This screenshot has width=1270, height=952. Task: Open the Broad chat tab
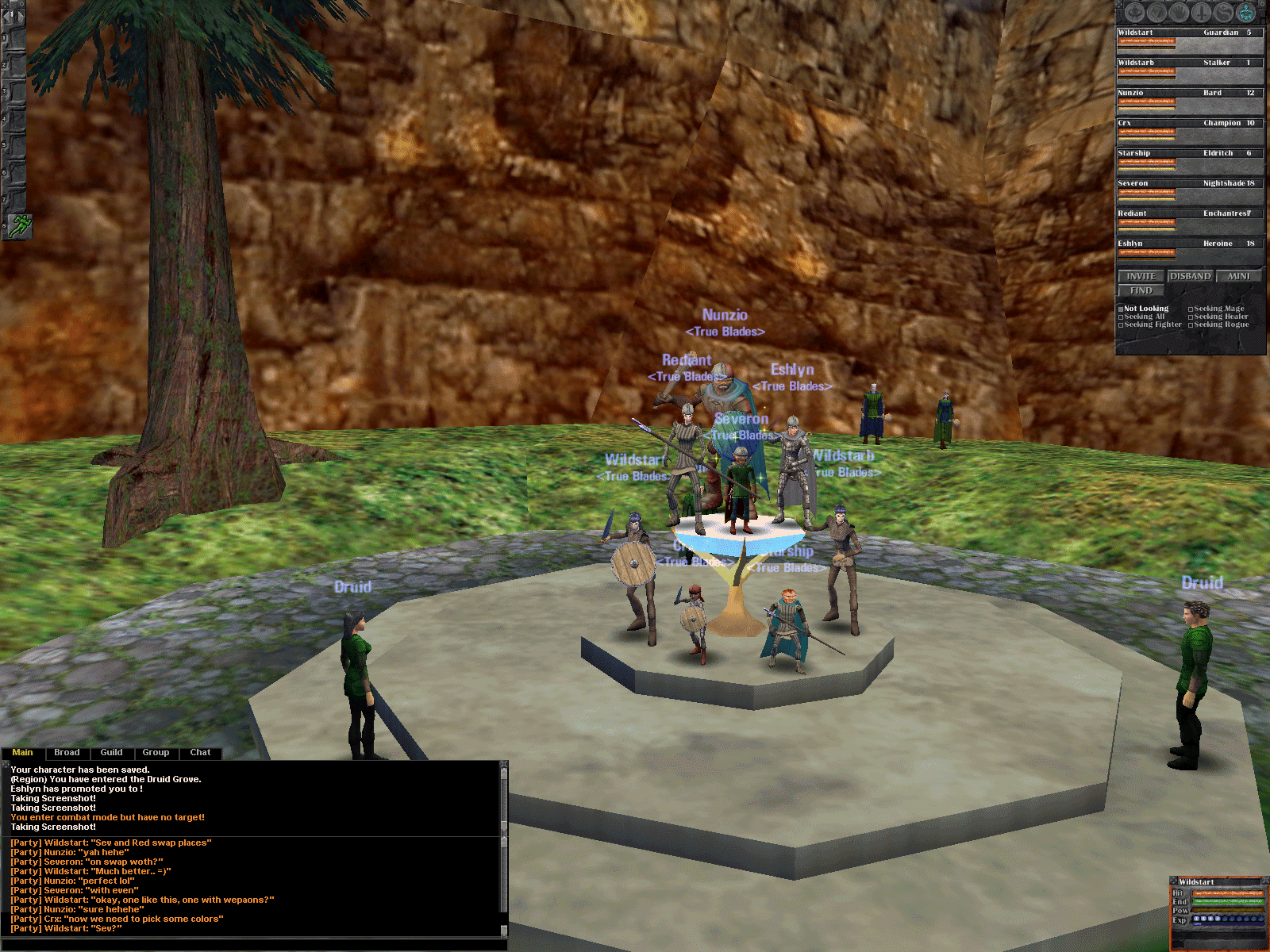coord(67,753)
